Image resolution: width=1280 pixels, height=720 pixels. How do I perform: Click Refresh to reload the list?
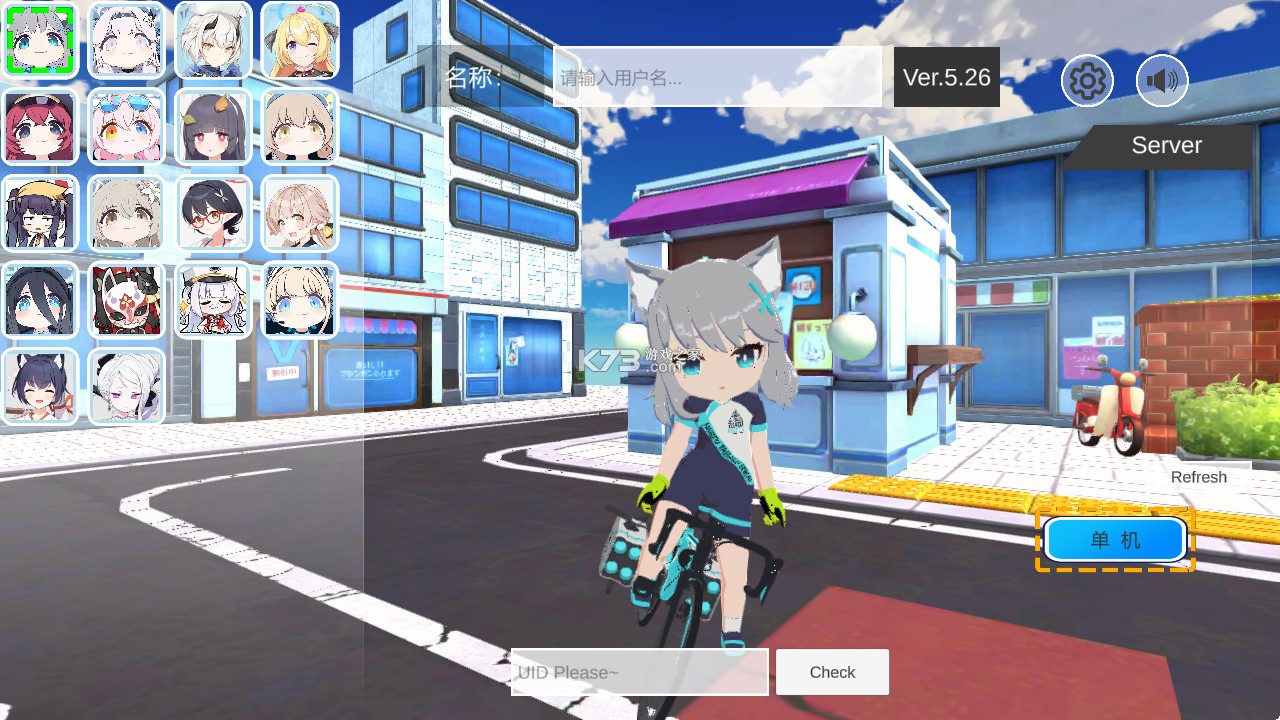tap(1198, 477)
